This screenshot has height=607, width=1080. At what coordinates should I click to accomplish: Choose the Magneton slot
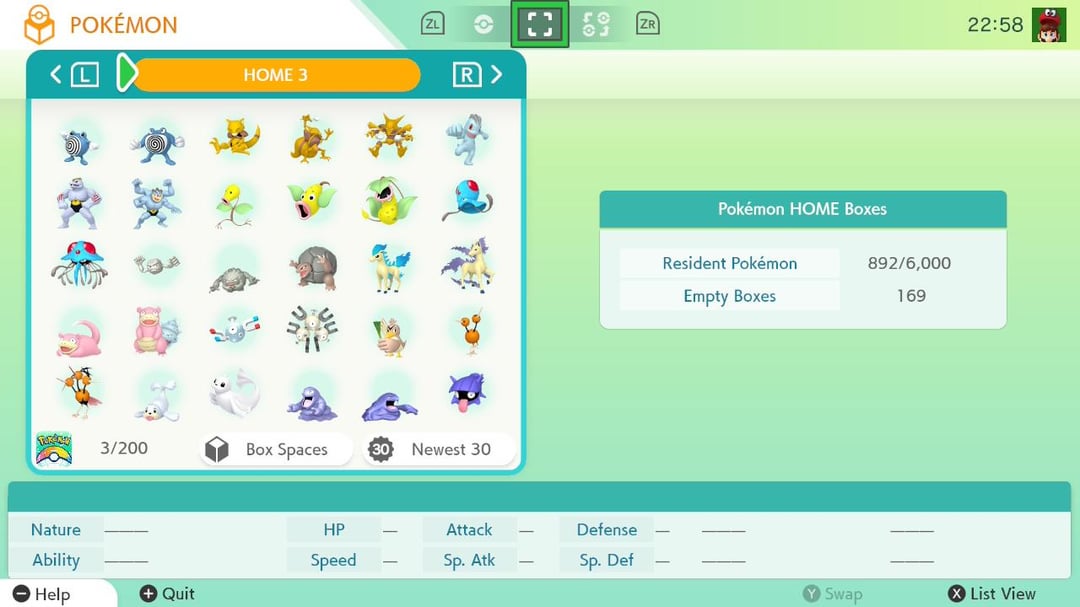(313, 330)
